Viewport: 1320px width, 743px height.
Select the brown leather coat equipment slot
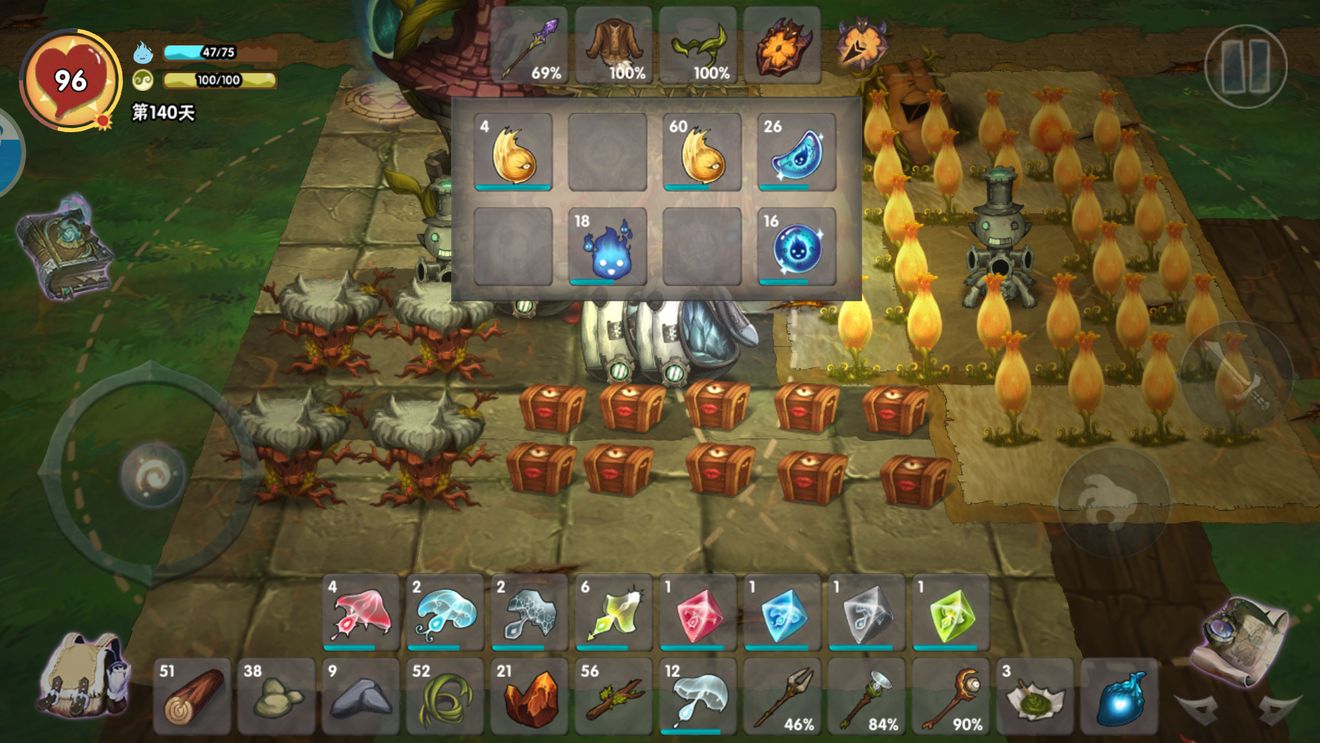[613, 45]
